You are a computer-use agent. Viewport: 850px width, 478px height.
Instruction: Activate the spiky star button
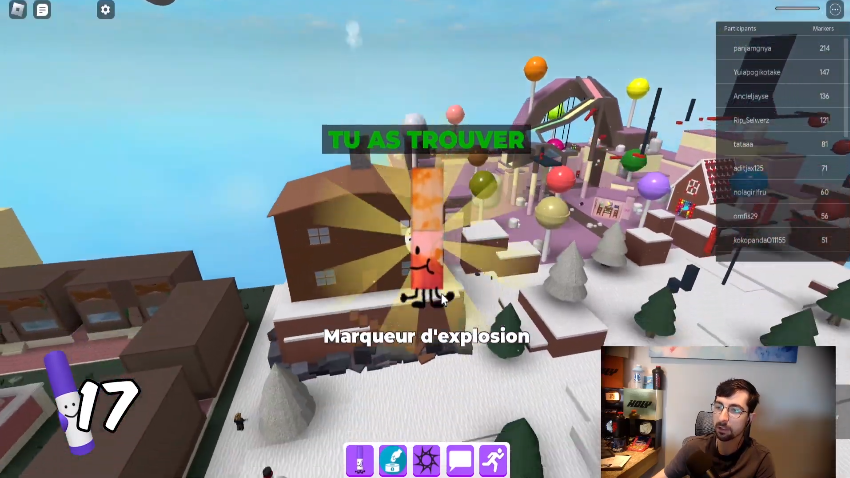point(427,461)
